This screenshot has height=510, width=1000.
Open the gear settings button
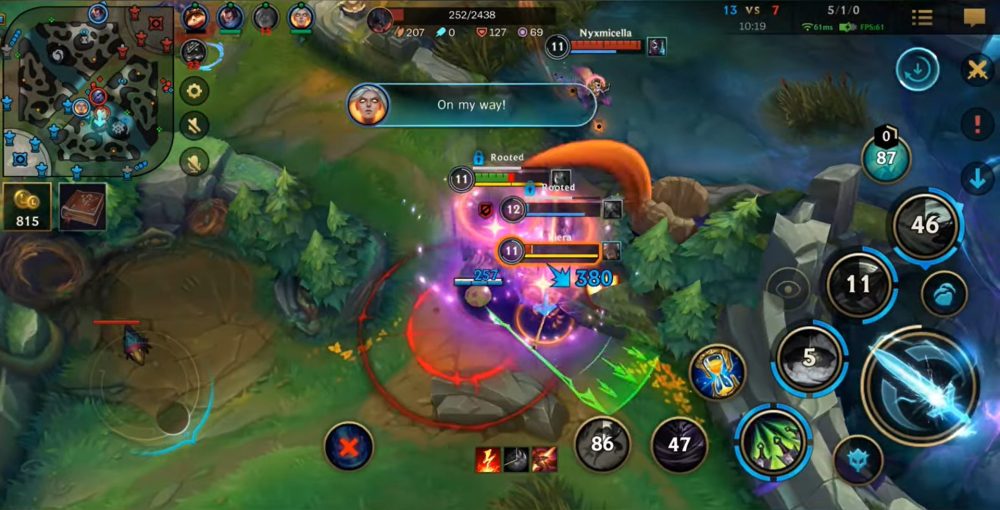point(194,91)
